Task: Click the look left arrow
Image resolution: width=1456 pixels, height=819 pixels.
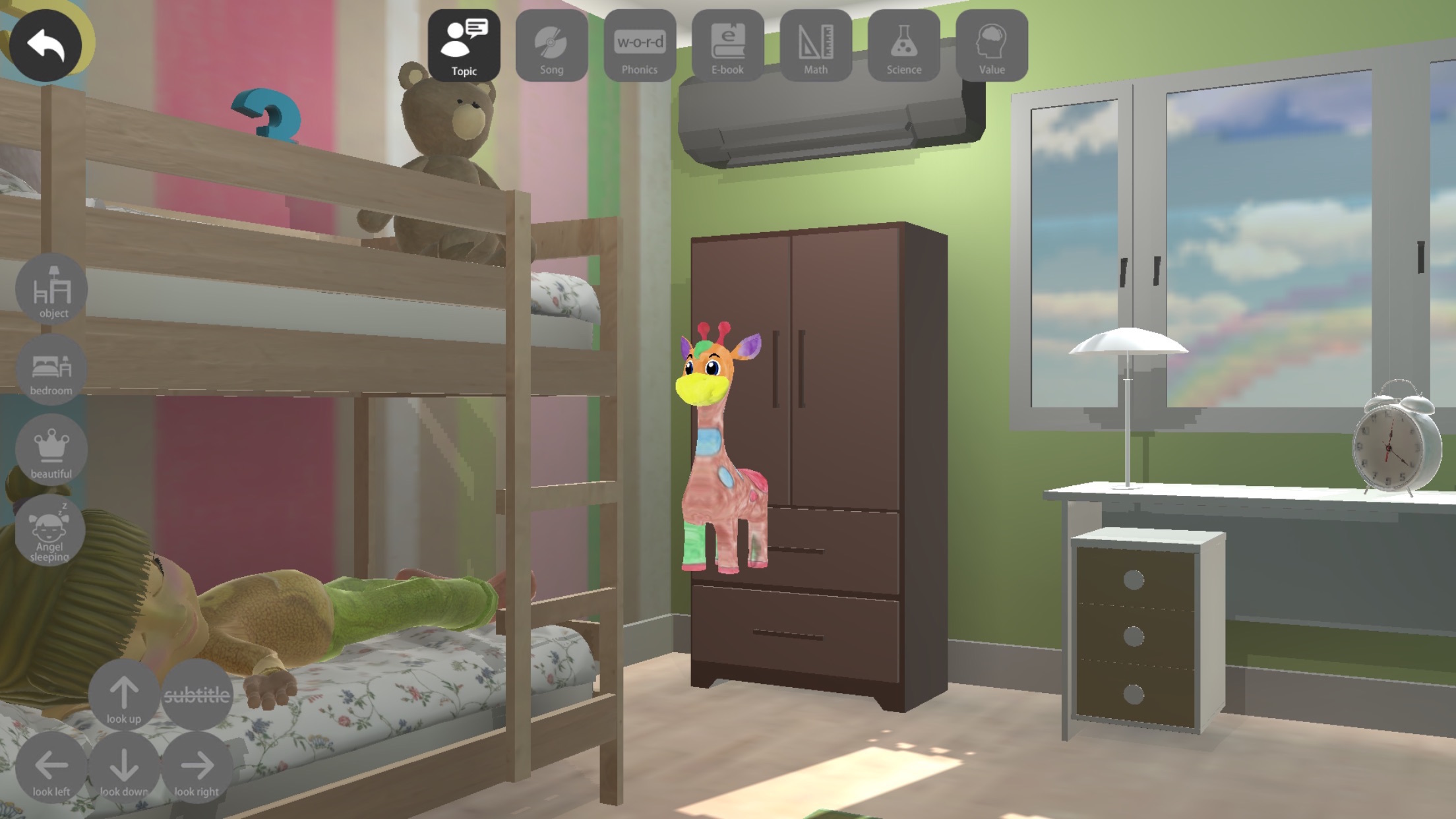Action: click(x=51, y=768)
